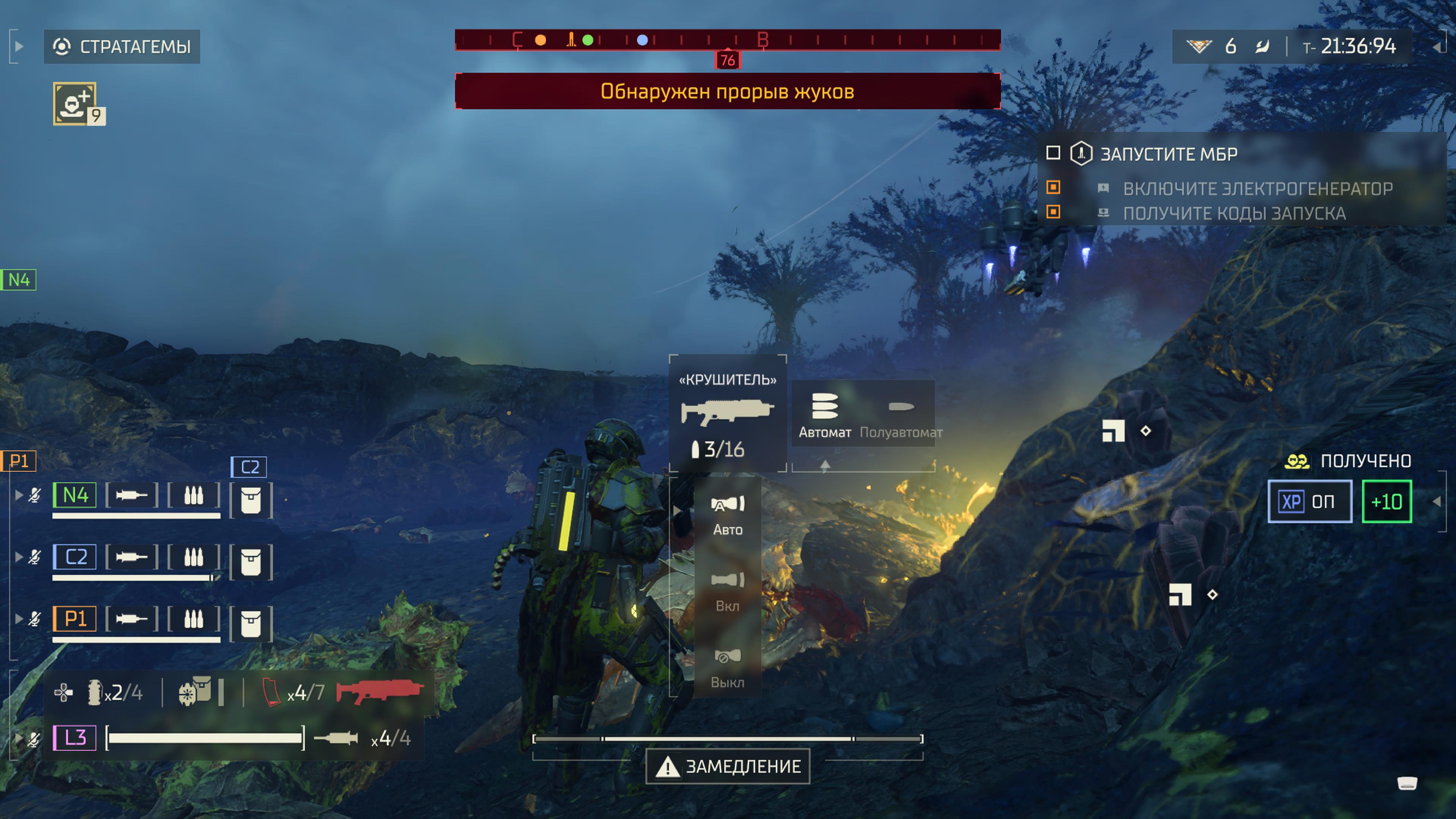Screen dimensions: 1456x819
Task: Click the L3 player tag
Action: coord(75,737)
